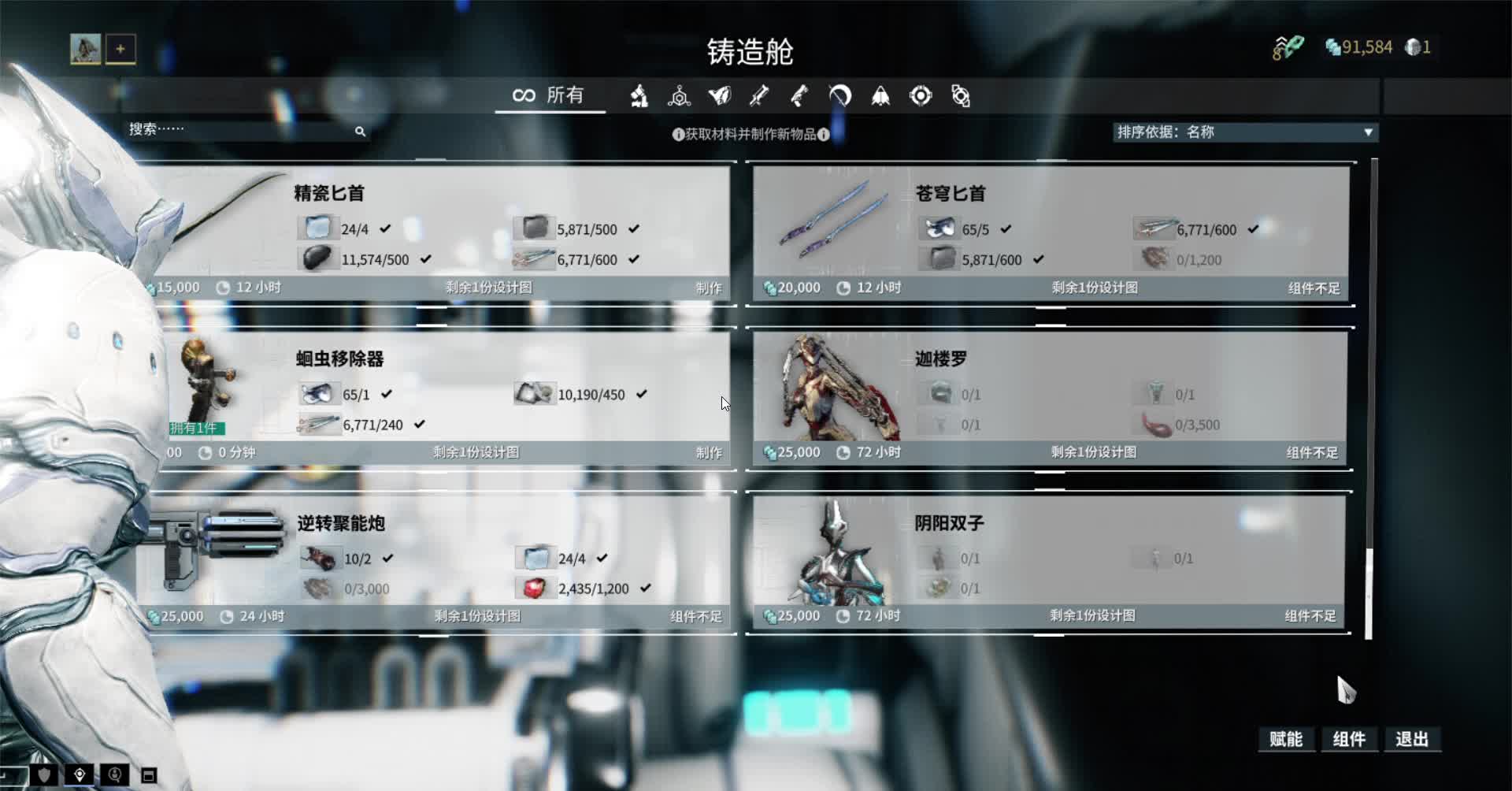Select the sword category icon
The image size is (1512, 791).
(x=758, y=95)
